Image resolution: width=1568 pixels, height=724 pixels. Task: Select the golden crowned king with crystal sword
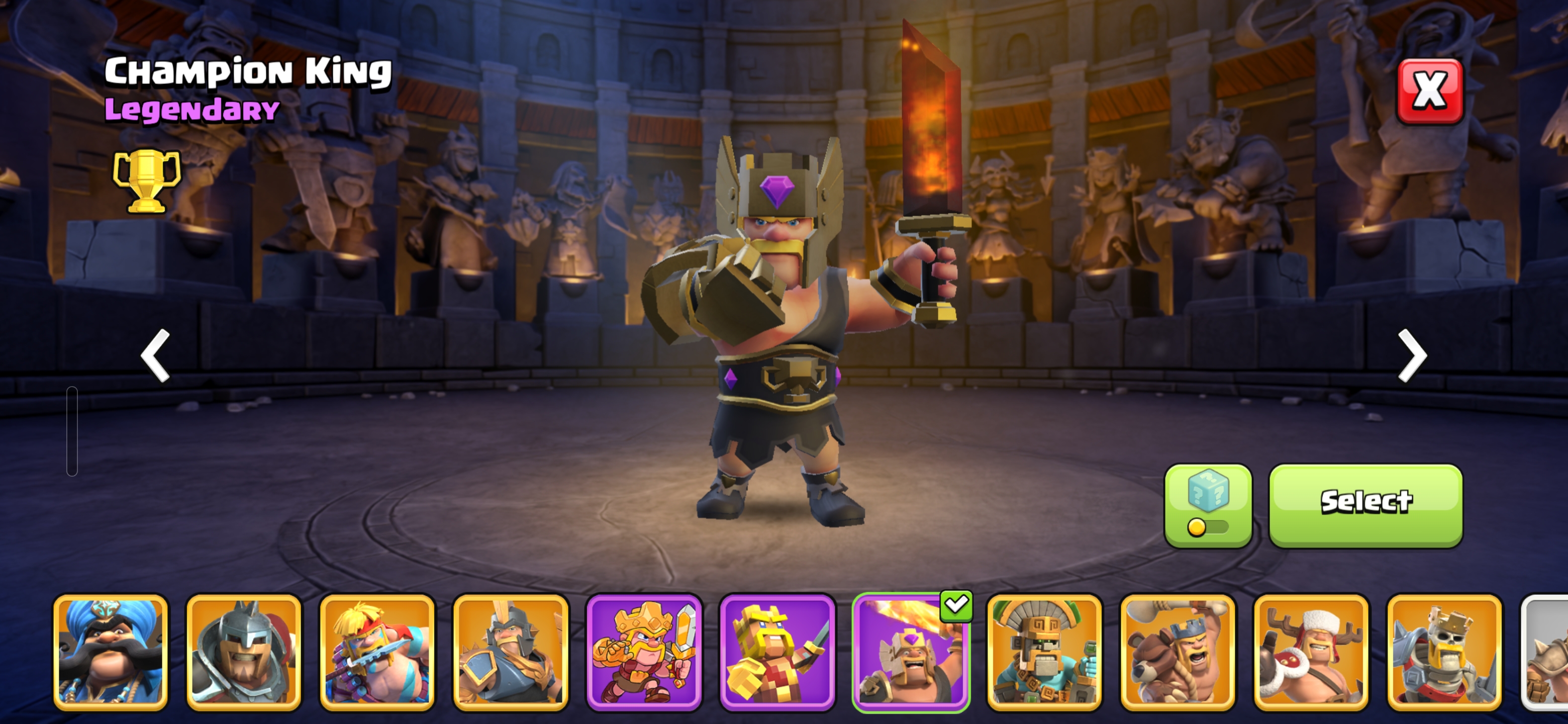(x=644, y=652)
